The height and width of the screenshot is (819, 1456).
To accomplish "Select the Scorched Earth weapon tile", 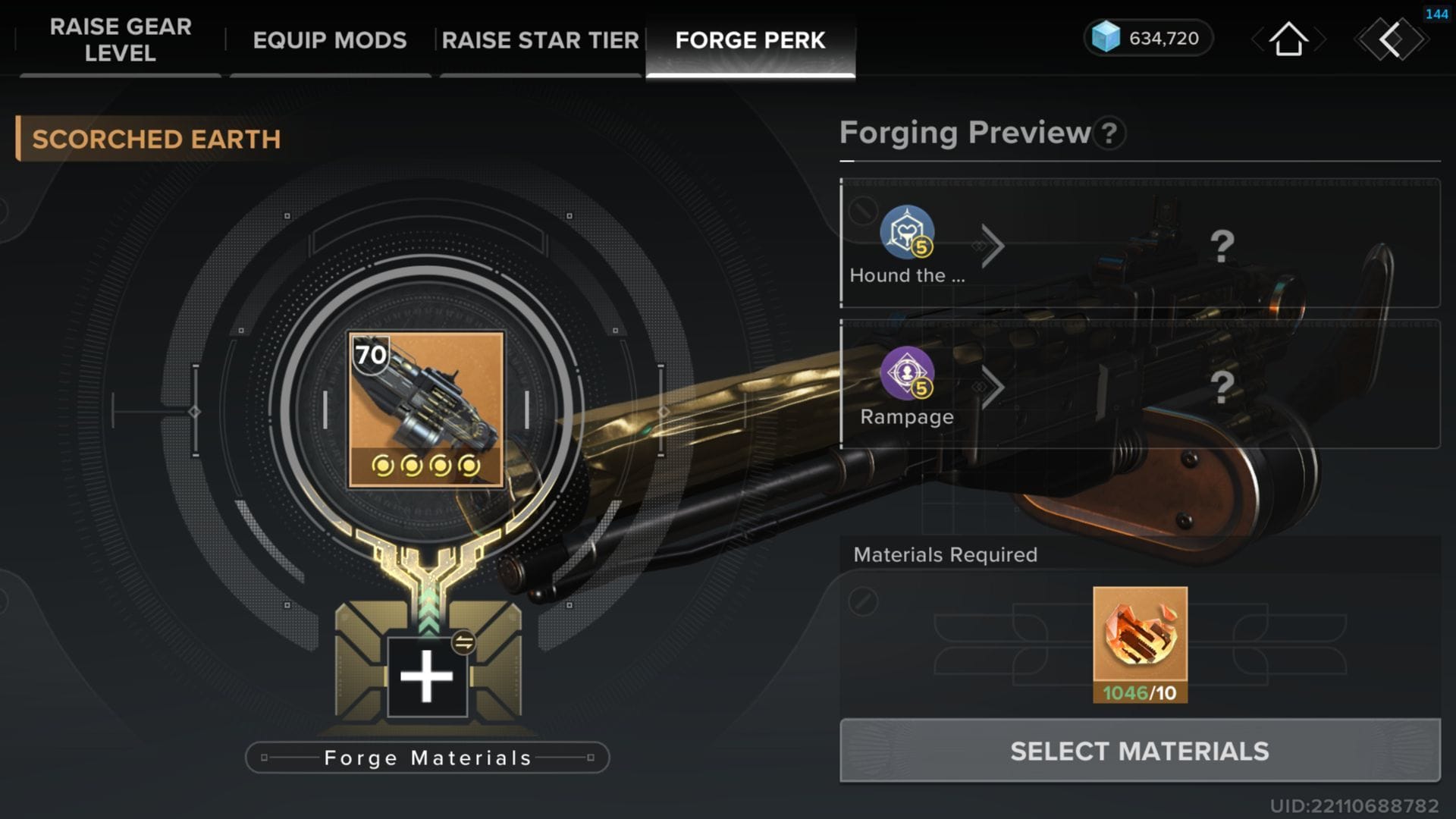I will [x=426, y=409].
